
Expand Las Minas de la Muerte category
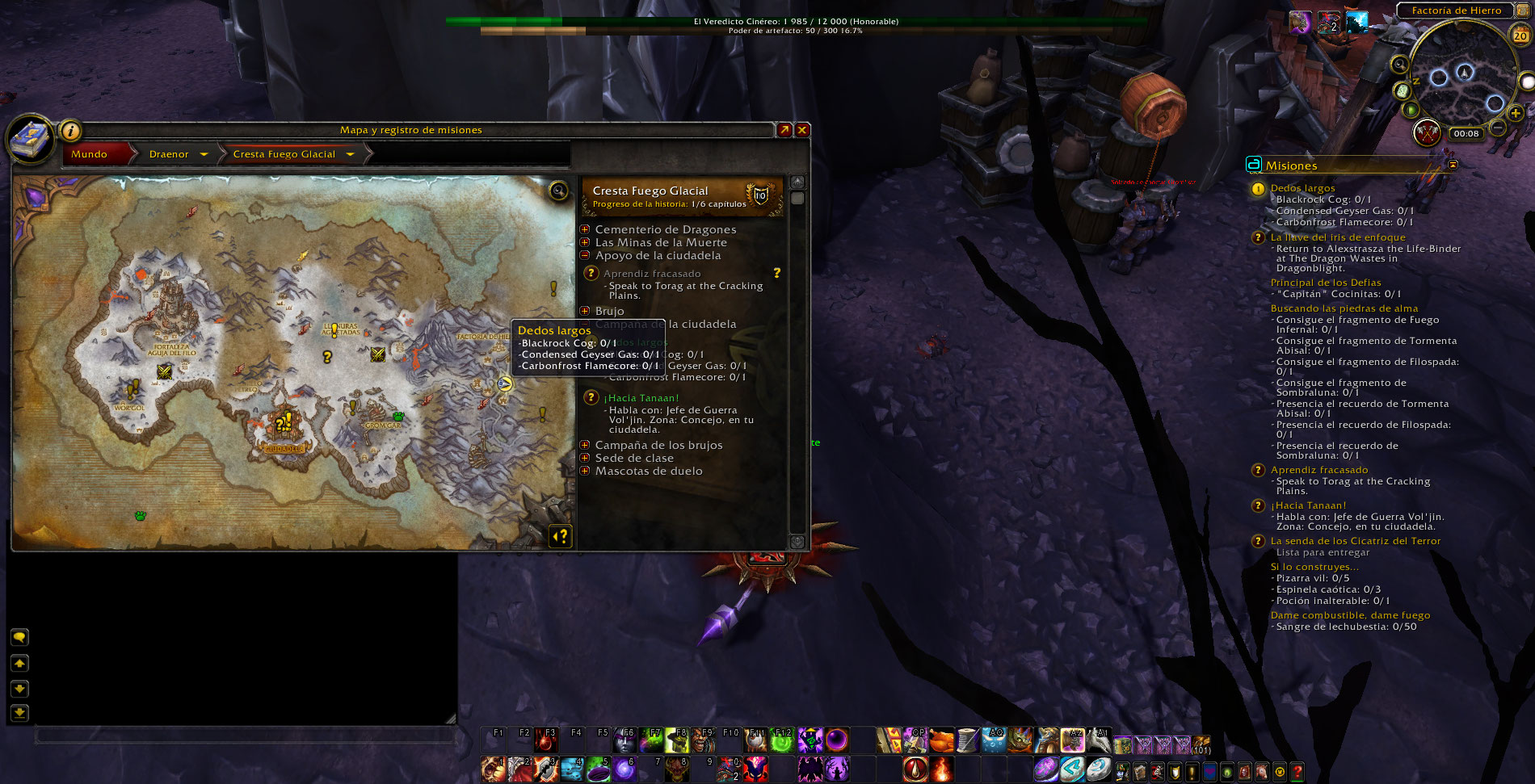pos(585,242)
